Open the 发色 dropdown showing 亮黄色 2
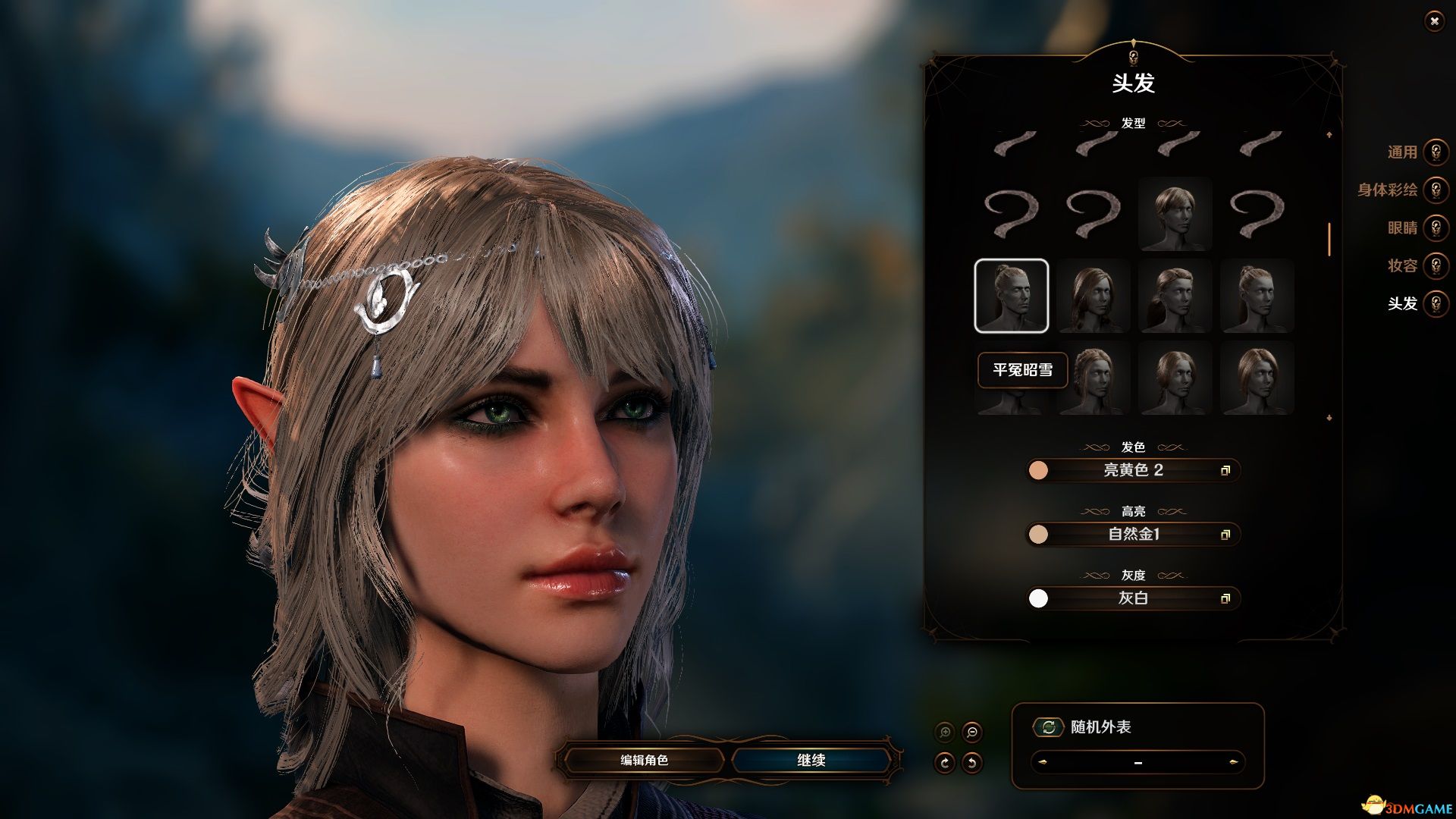 pos(1133,470)
